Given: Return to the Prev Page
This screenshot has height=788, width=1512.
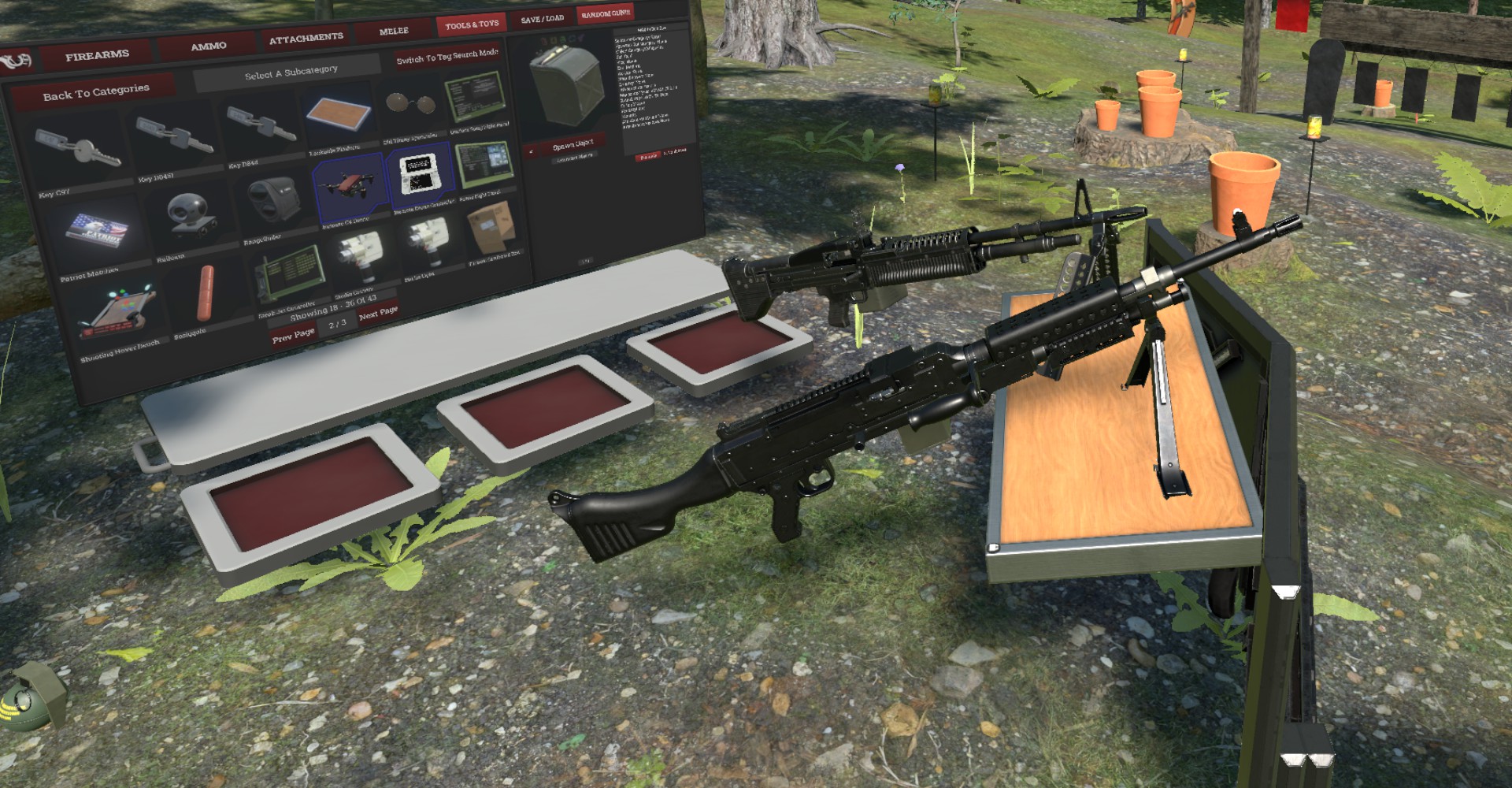Looking at the screenshot, I should tap(293, 336).
